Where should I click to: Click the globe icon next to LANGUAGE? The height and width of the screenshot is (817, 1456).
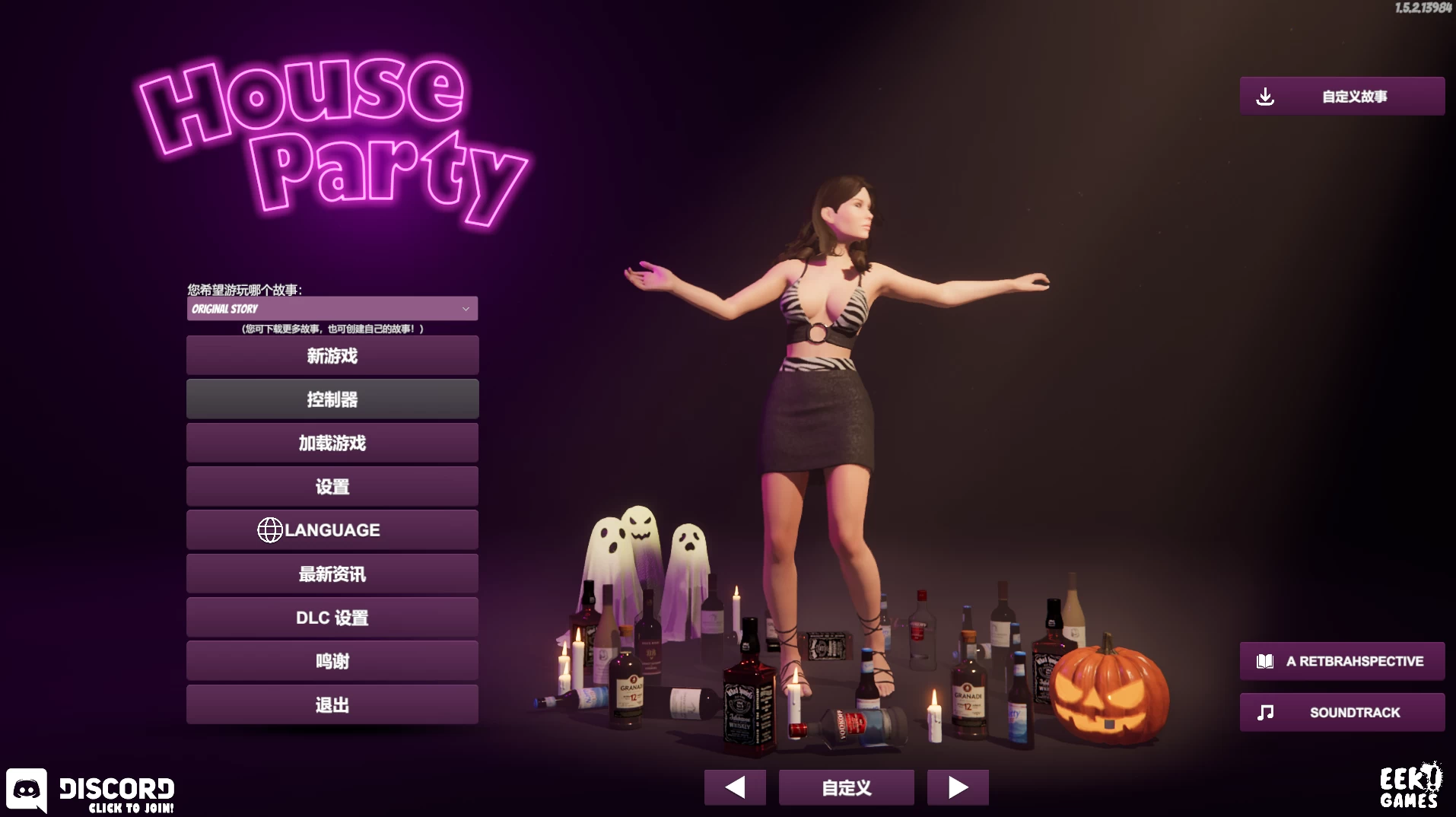[x=270, y=529]
